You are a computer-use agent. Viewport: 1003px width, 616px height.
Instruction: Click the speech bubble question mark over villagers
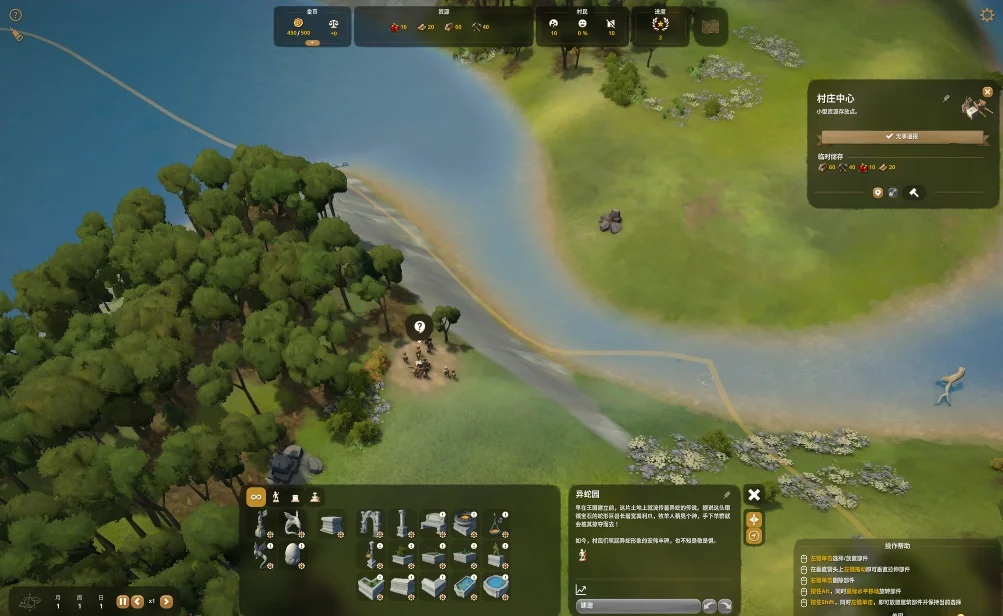(x=420, y=326)
